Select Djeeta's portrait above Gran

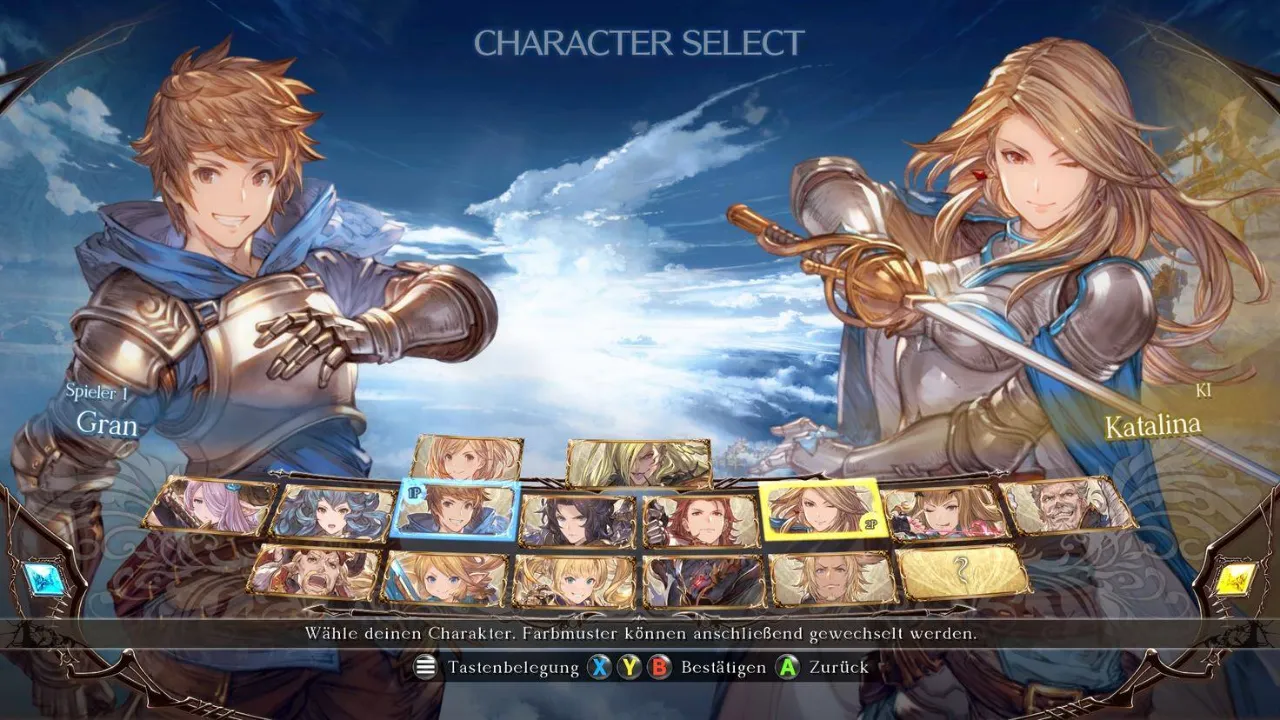pos(467,458)
